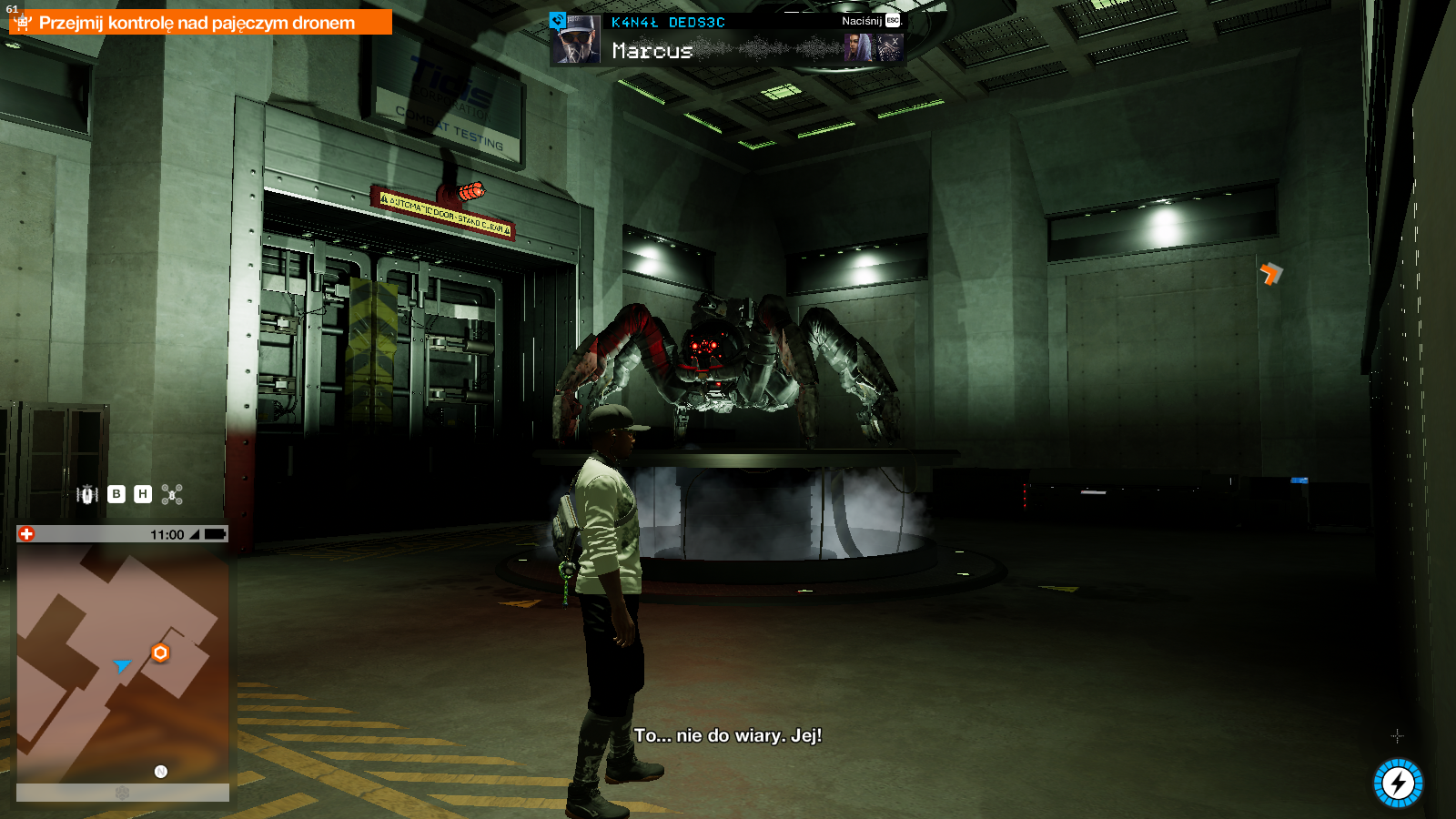This screenshot has width=1456, height=819.
Task: Click Marcus's caller portrait
Action: point(576,40)
